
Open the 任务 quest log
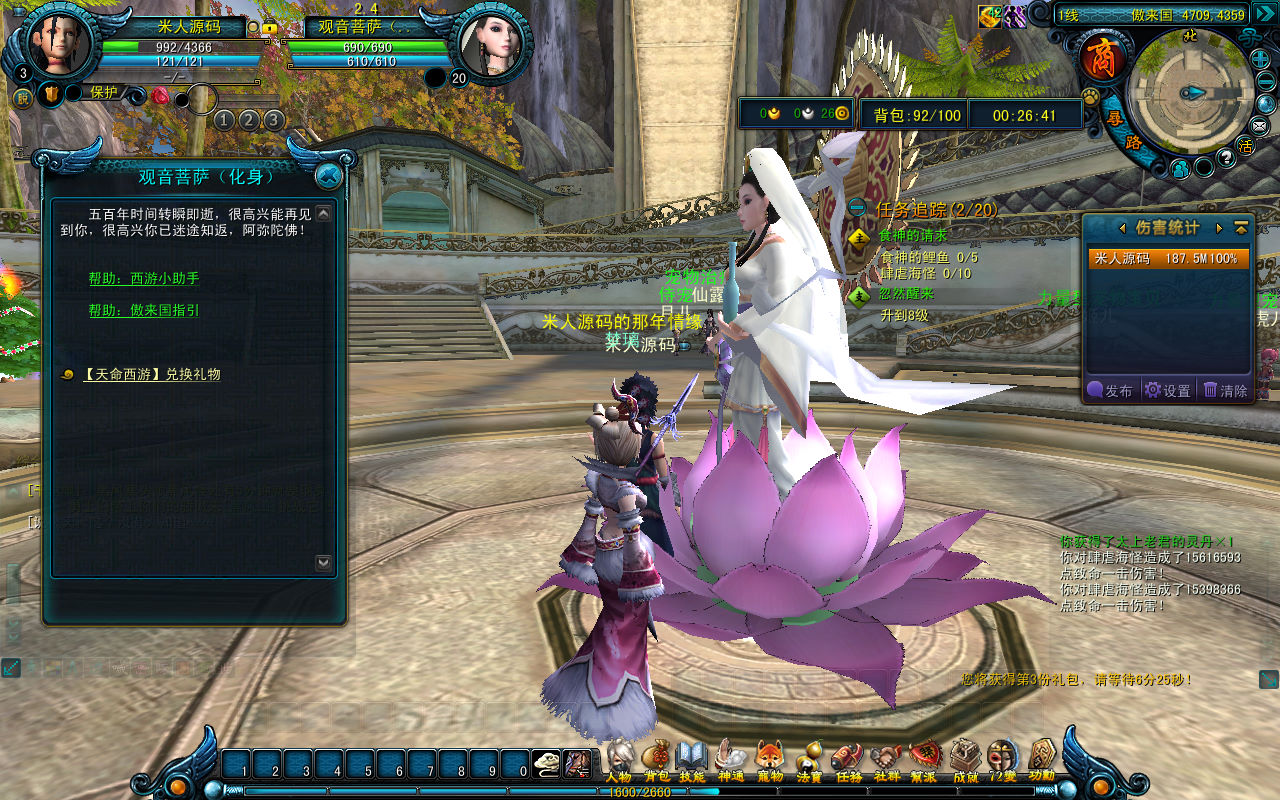click(x=847, y=760)
